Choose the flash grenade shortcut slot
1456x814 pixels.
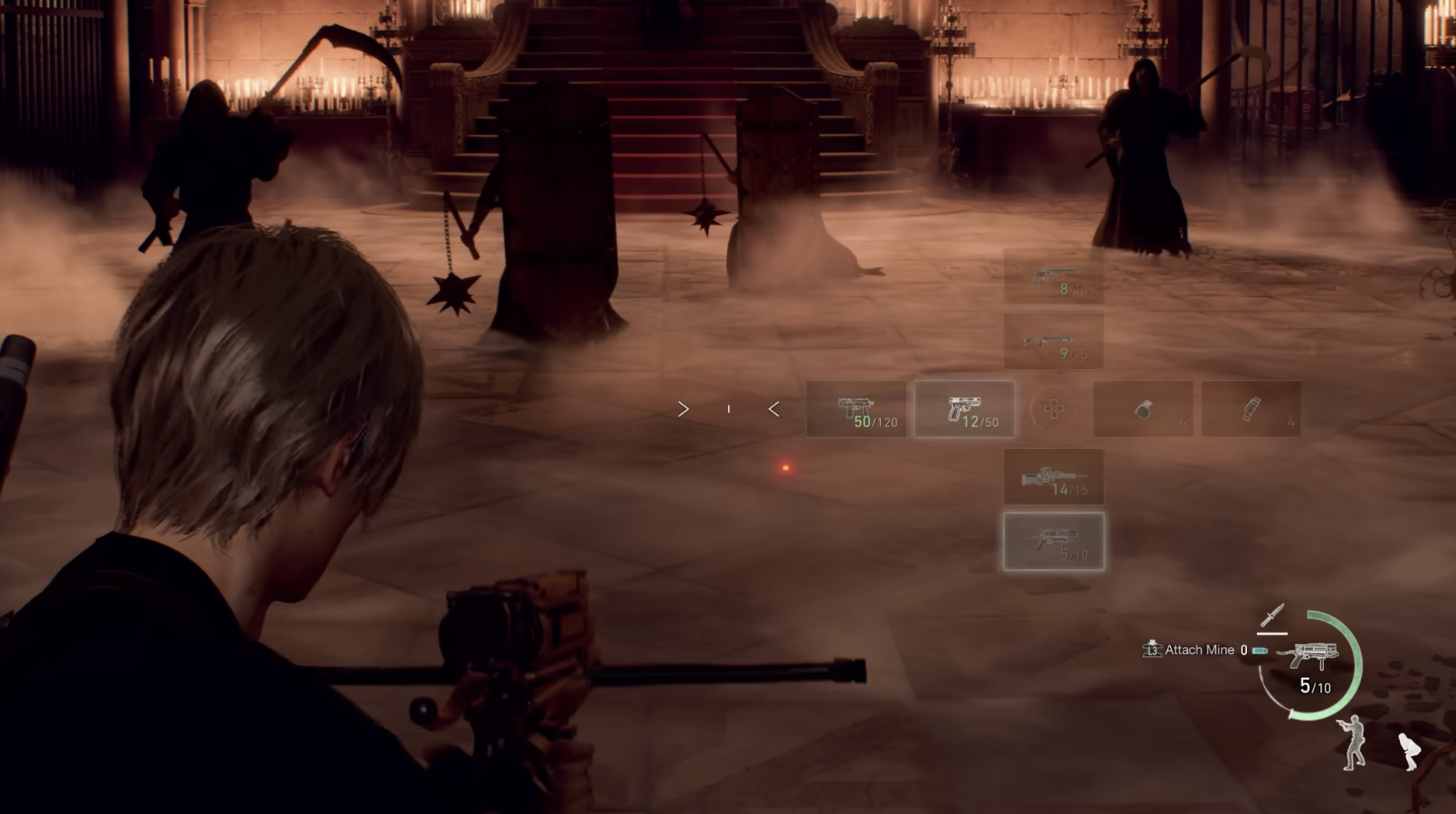[1251, 409]
